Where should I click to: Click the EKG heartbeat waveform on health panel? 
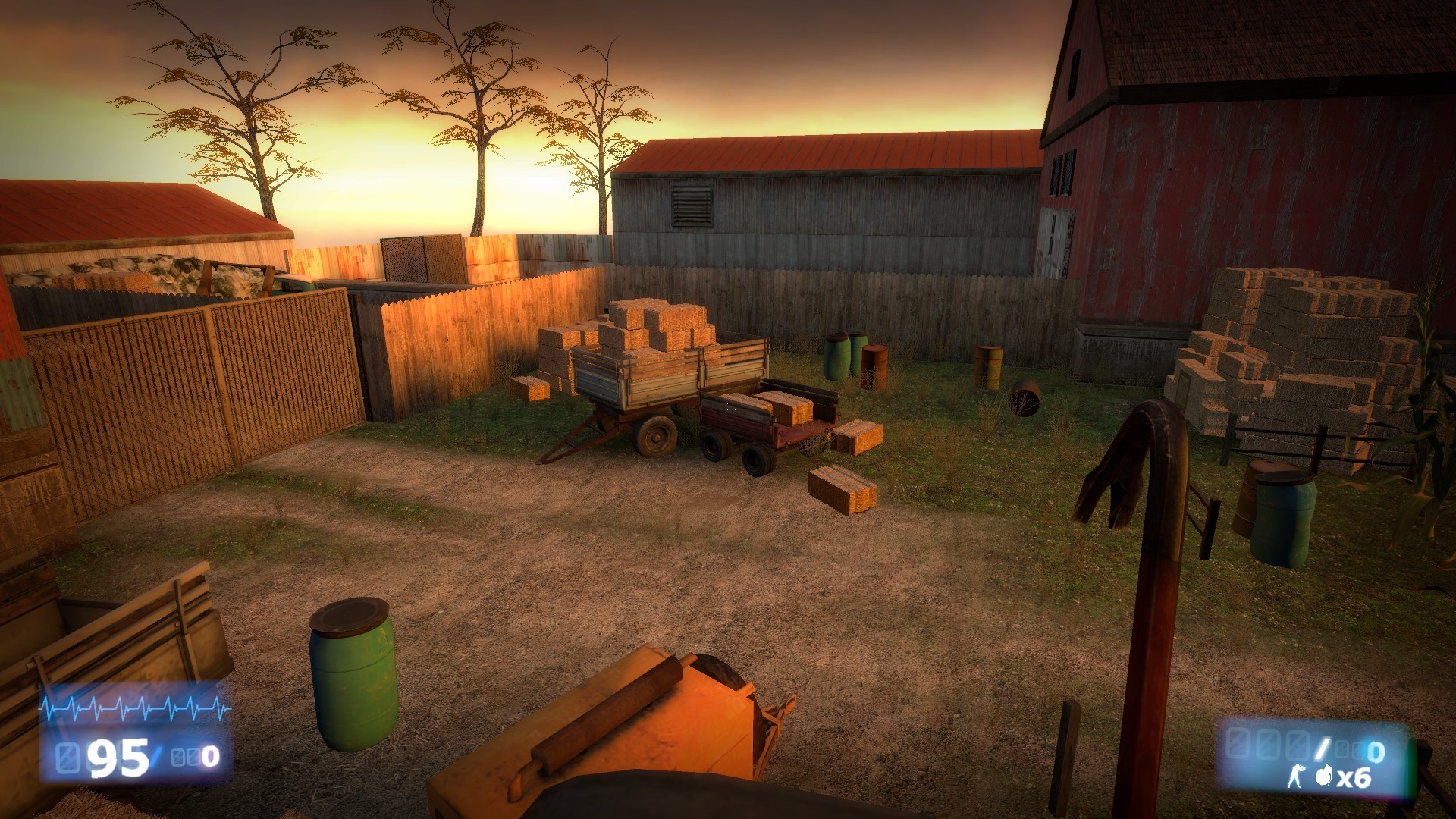133,708
